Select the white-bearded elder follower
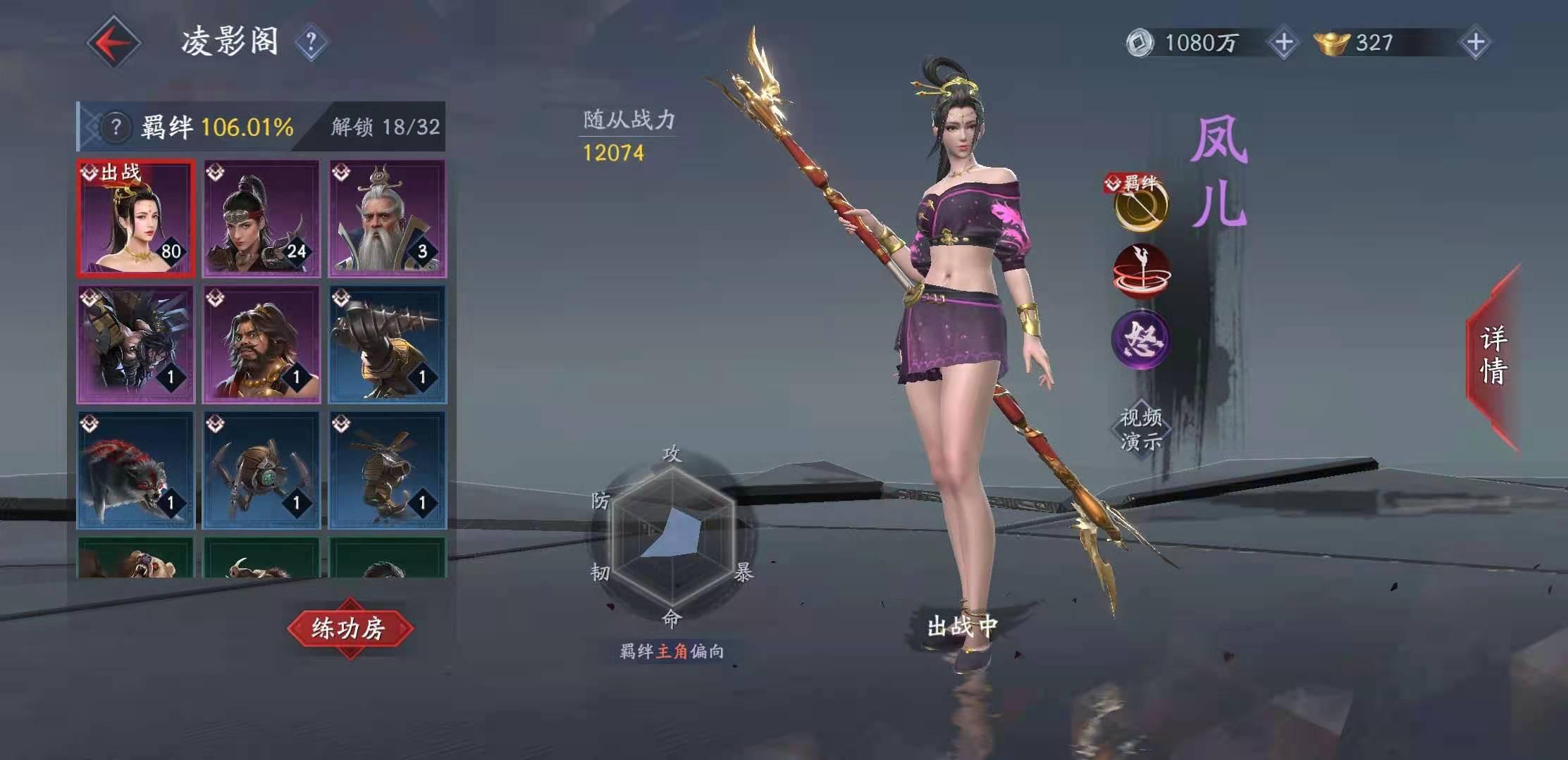Image resolution: width=1568 pixels, height=760 pixels. 387,218
